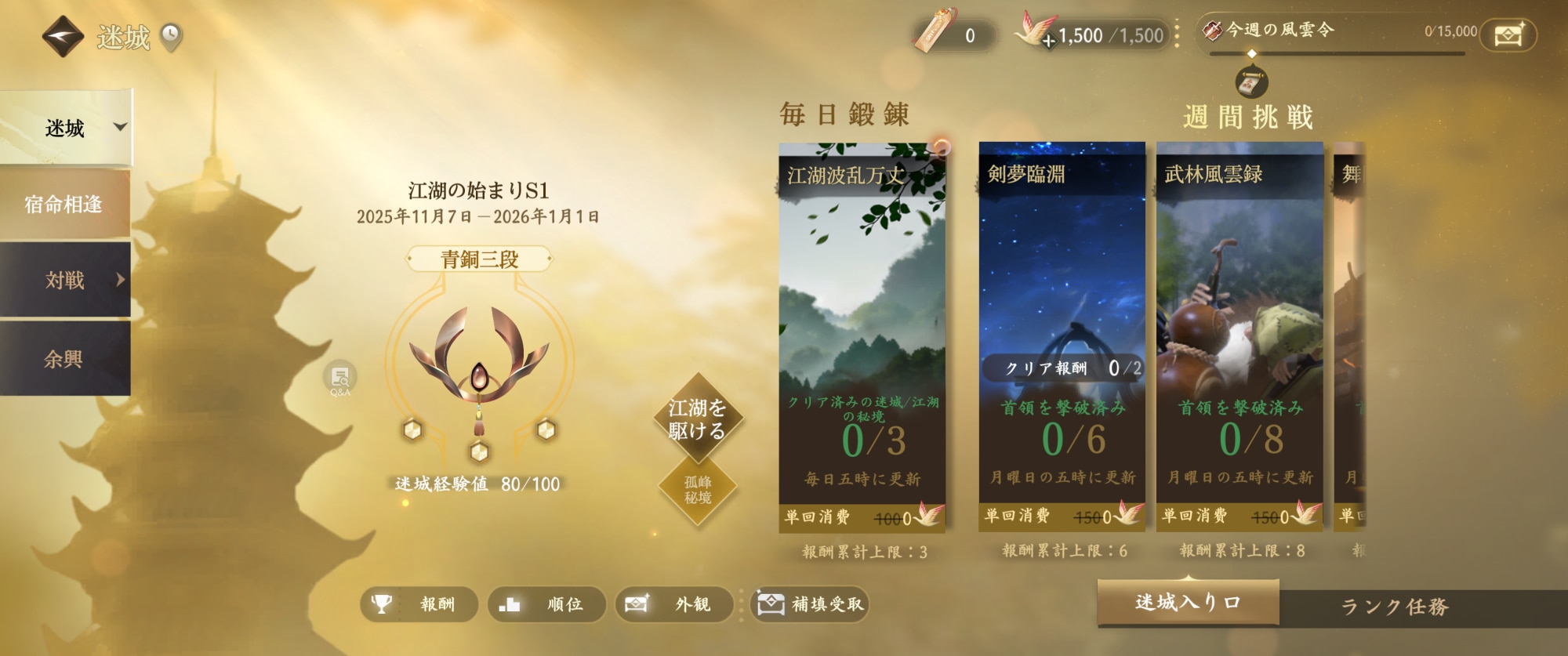Screen dimensions: 1568x656
Task: Add stamina with the crane plus icon
Action: click(x=1047, y=39)
